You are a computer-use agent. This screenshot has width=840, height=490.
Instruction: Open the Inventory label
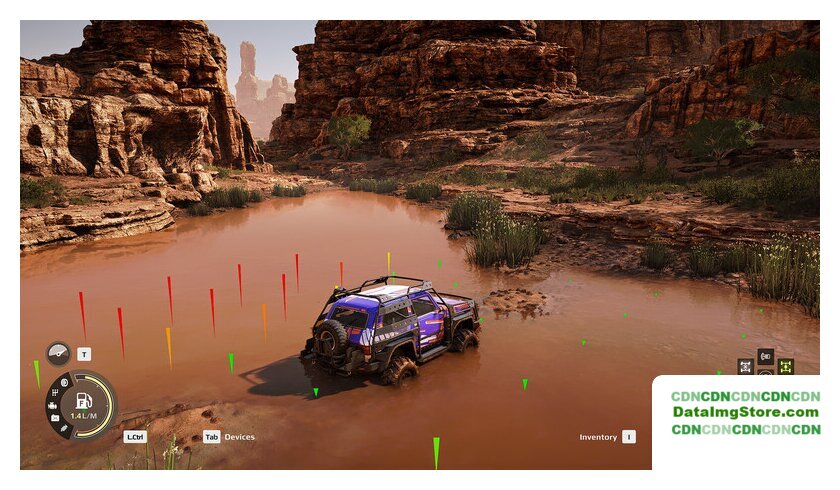pyautogui.click(x=598, y=437)
